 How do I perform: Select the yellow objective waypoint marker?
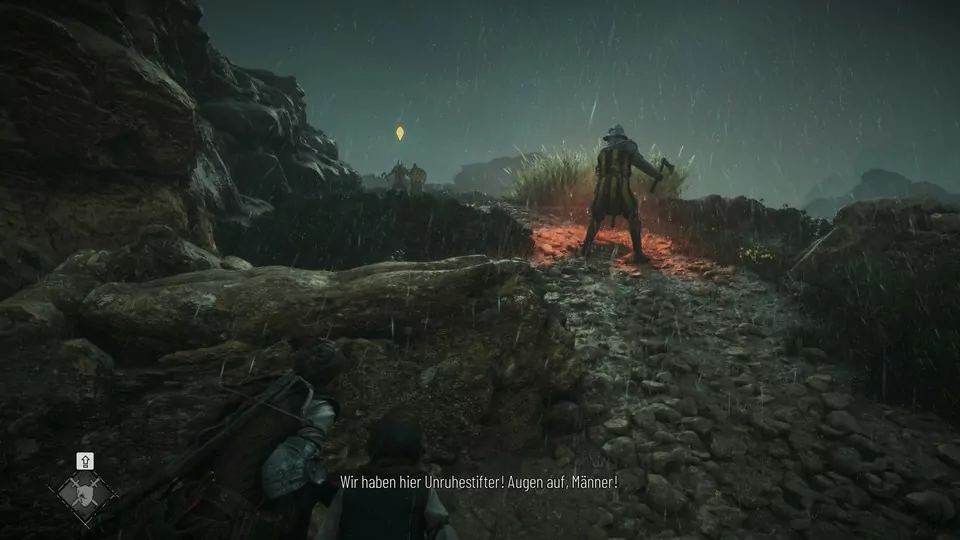point(400,133)
